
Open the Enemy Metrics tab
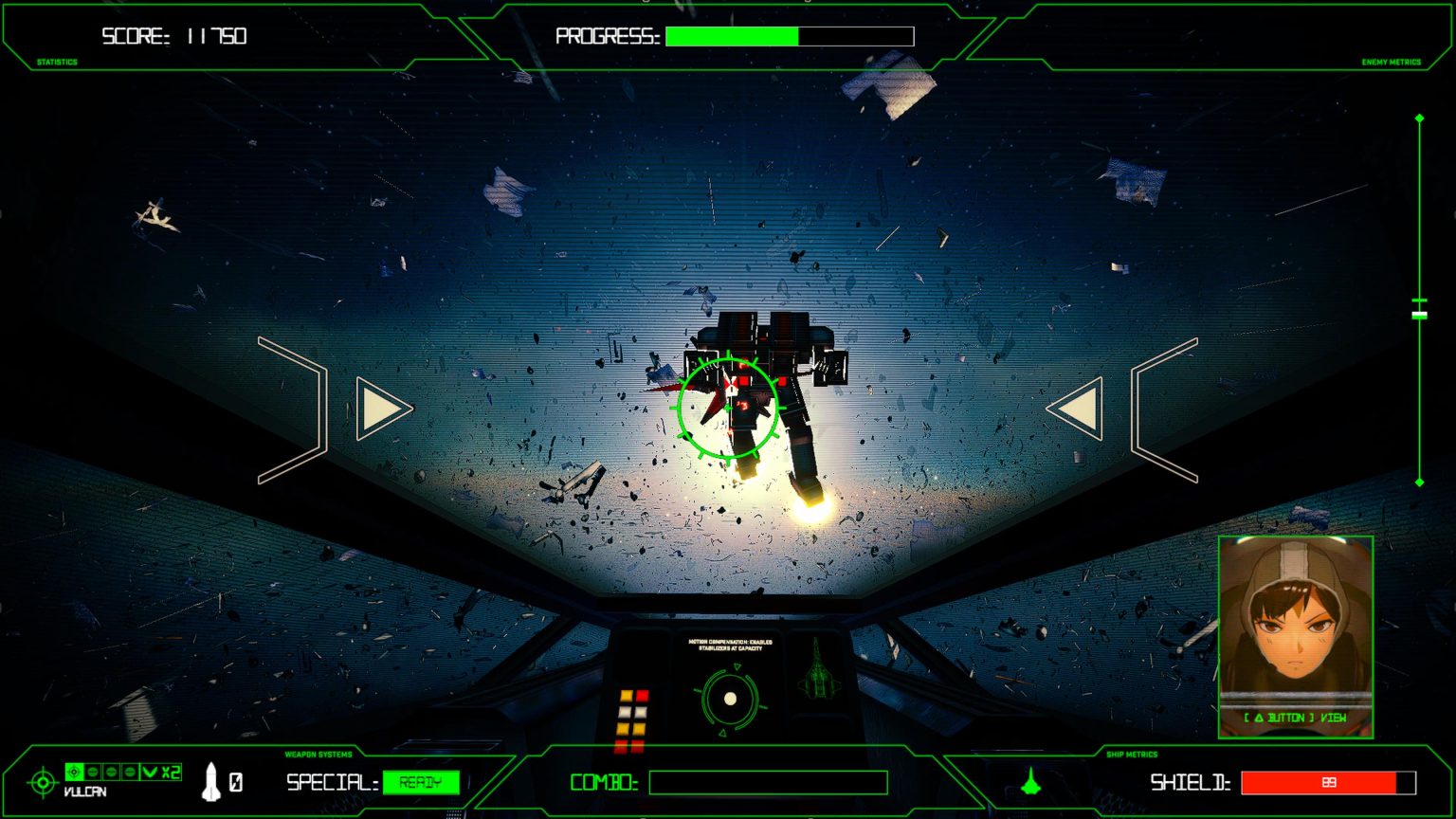(x=1390, y=61)
